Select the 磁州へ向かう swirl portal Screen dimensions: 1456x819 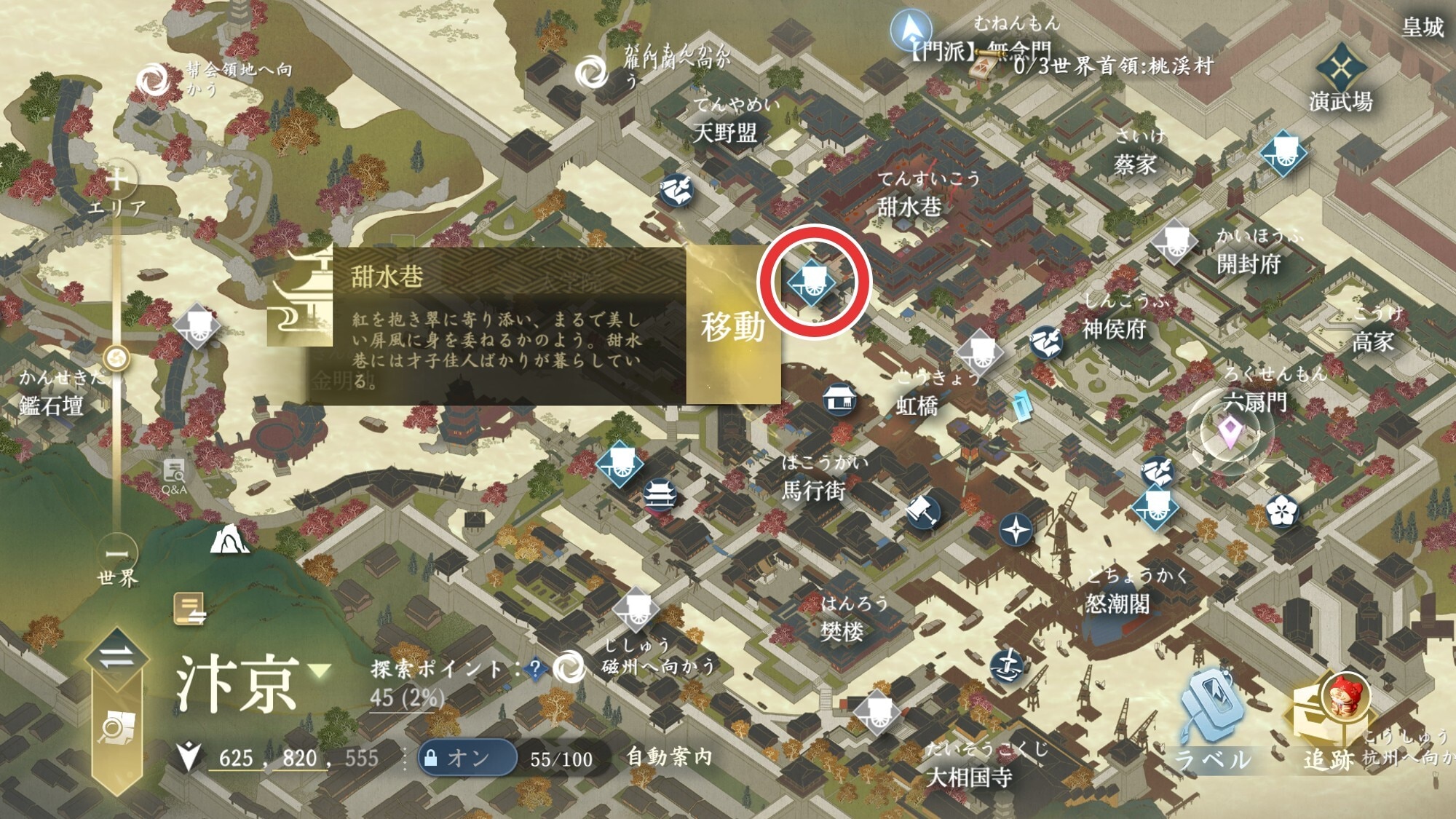569,667
